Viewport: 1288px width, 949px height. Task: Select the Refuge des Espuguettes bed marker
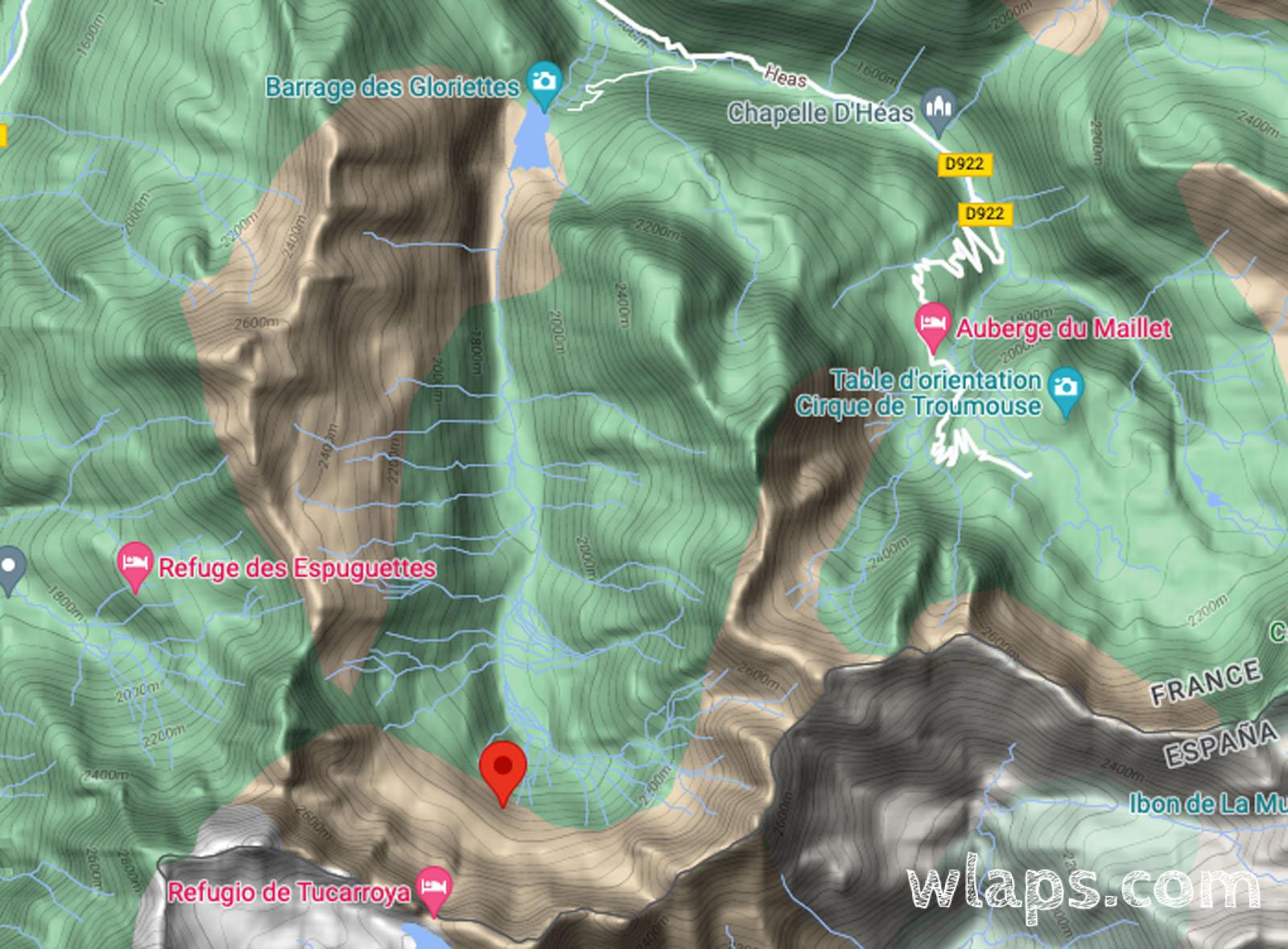135,564
